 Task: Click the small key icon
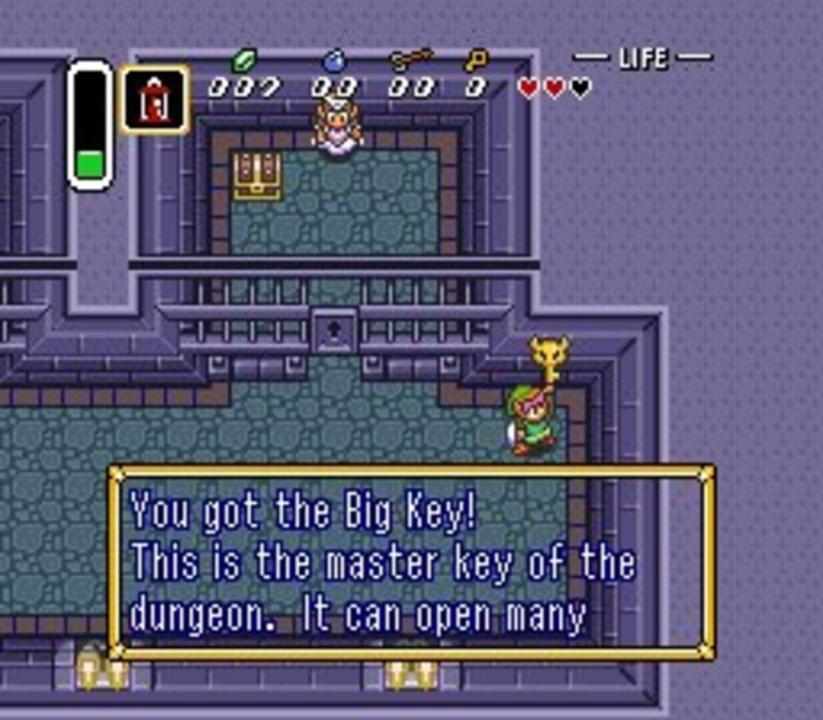[476, 62]
